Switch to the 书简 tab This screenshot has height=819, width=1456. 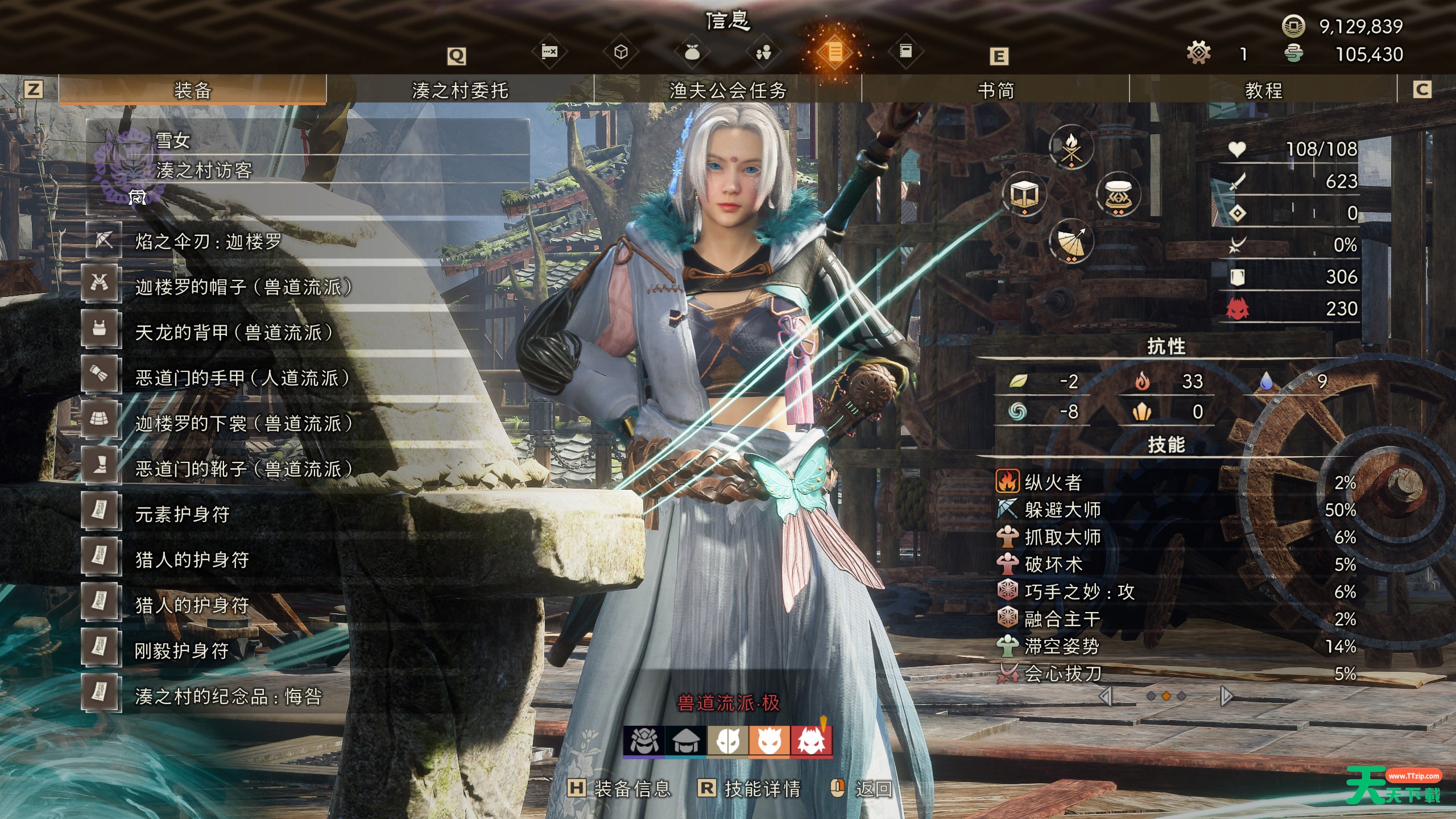pos(995,90)
